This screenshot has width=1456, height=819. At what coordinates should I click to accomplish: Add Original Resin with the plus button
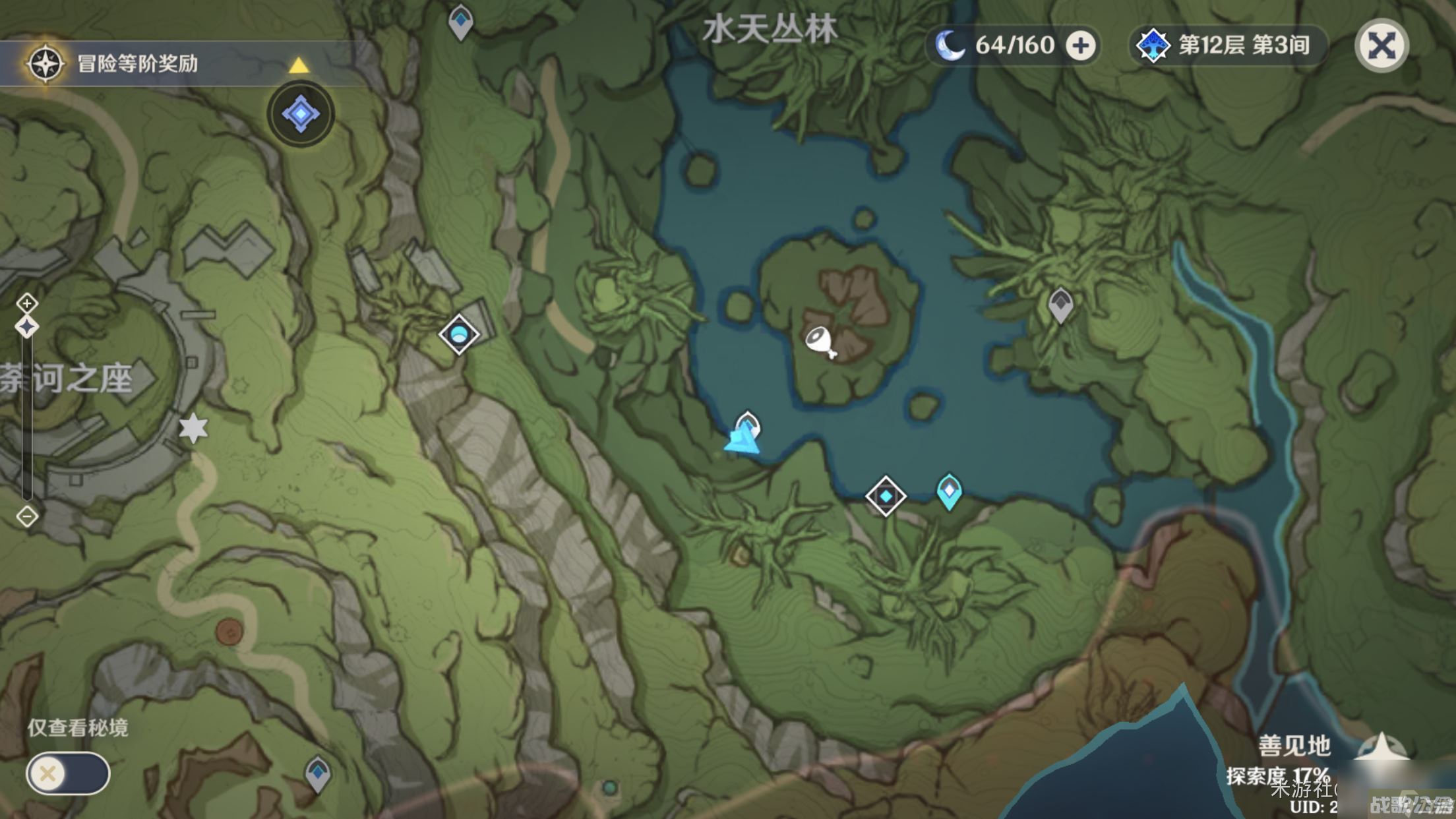pos(1081,46)
